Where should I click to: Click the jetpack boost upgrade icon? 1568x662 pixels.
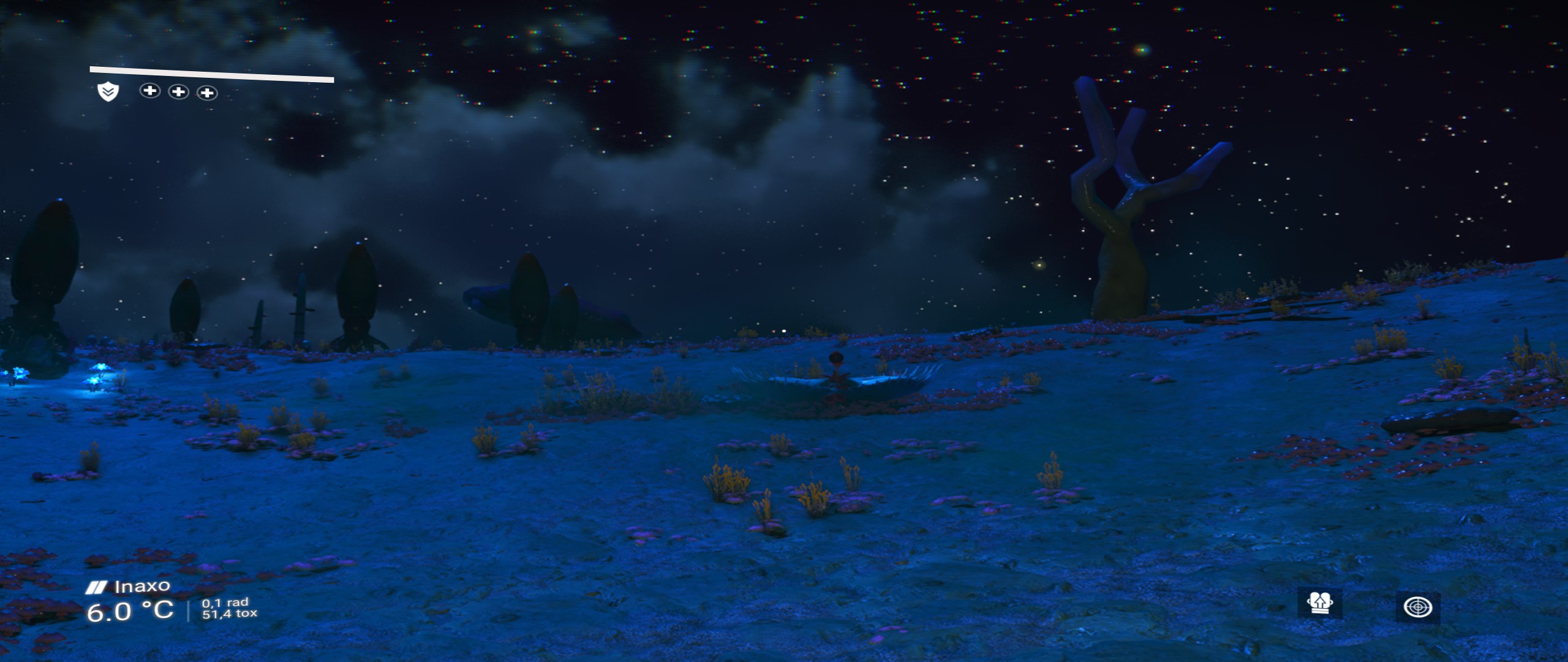coord(1319,604)
